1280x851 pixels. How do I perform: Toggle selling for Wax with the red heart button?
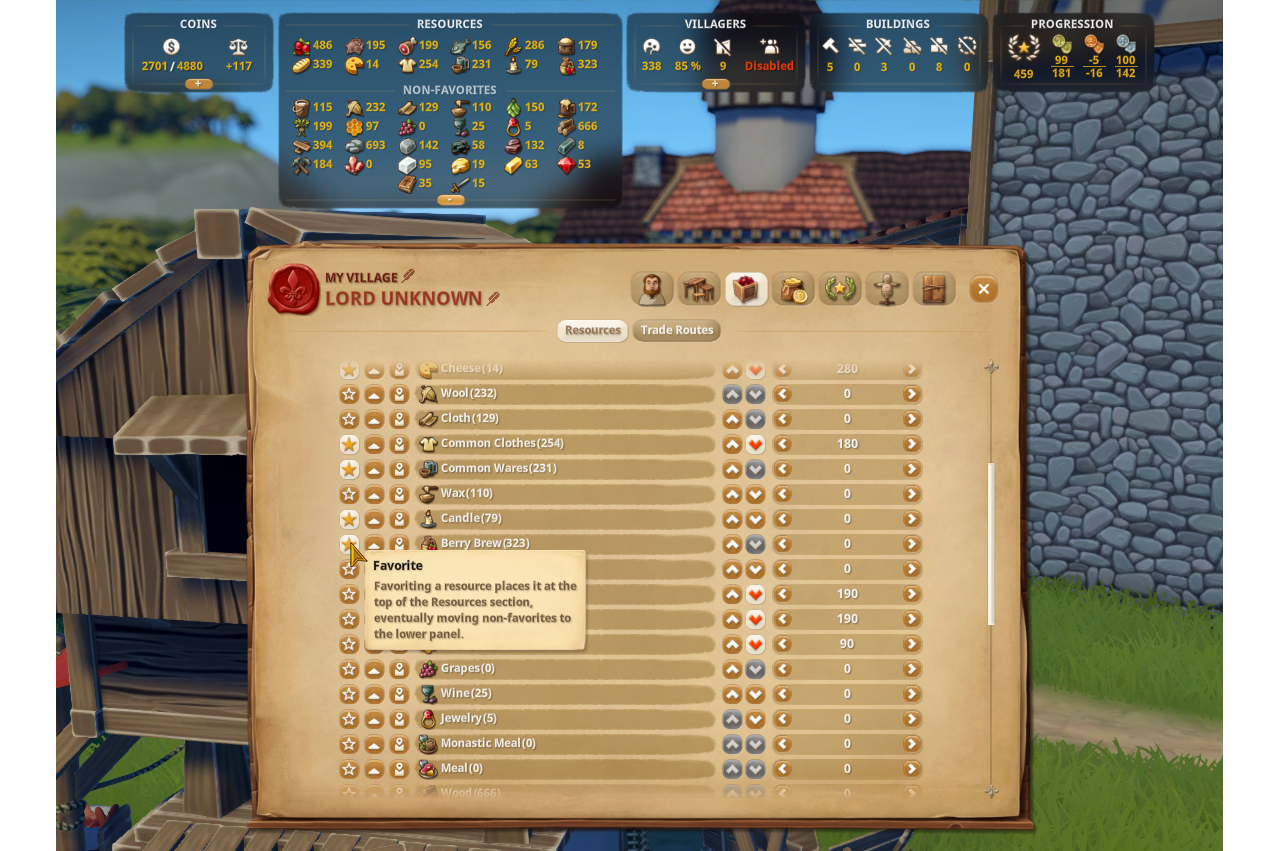click(755, 493)
